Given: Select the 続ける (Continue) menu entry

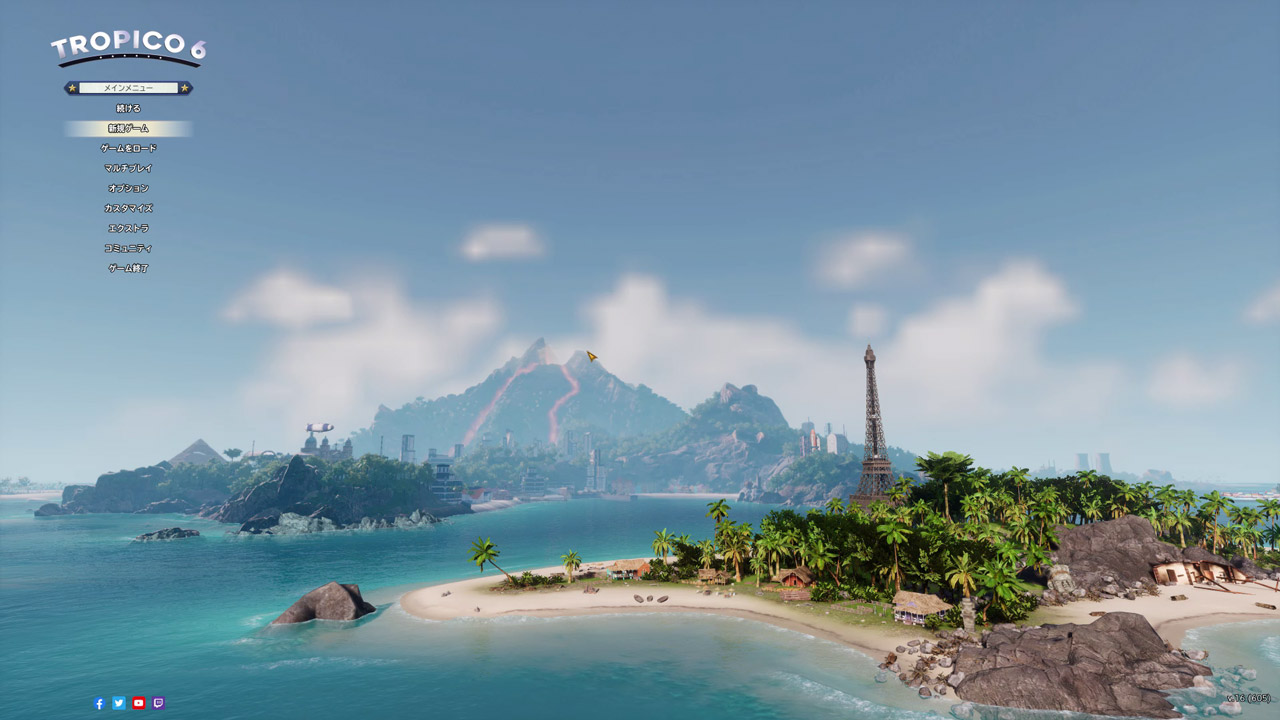Looking at the screenshot, I should [128, 107].
